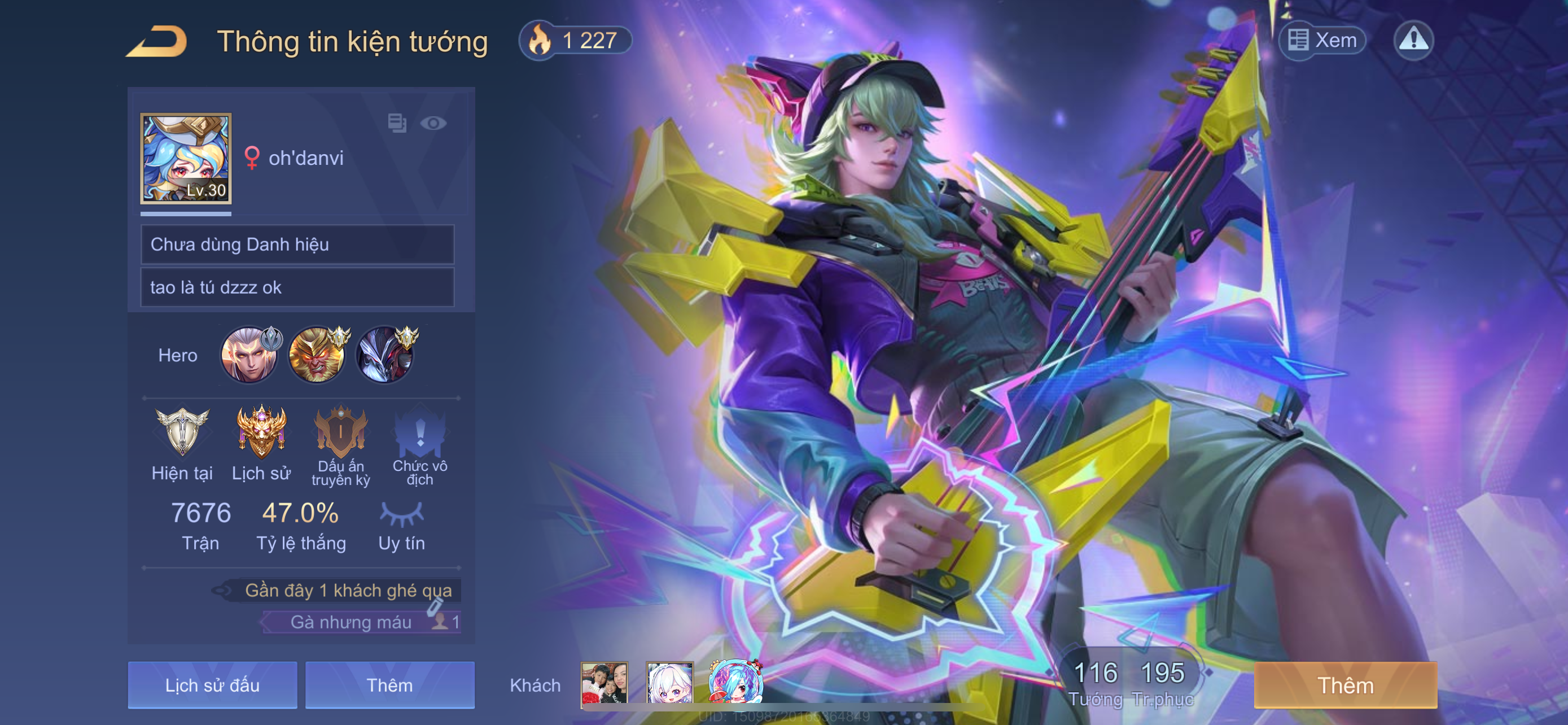Report player with warning triangle icon
This screenshot has width=1568, height=725.
(1413, 40)
